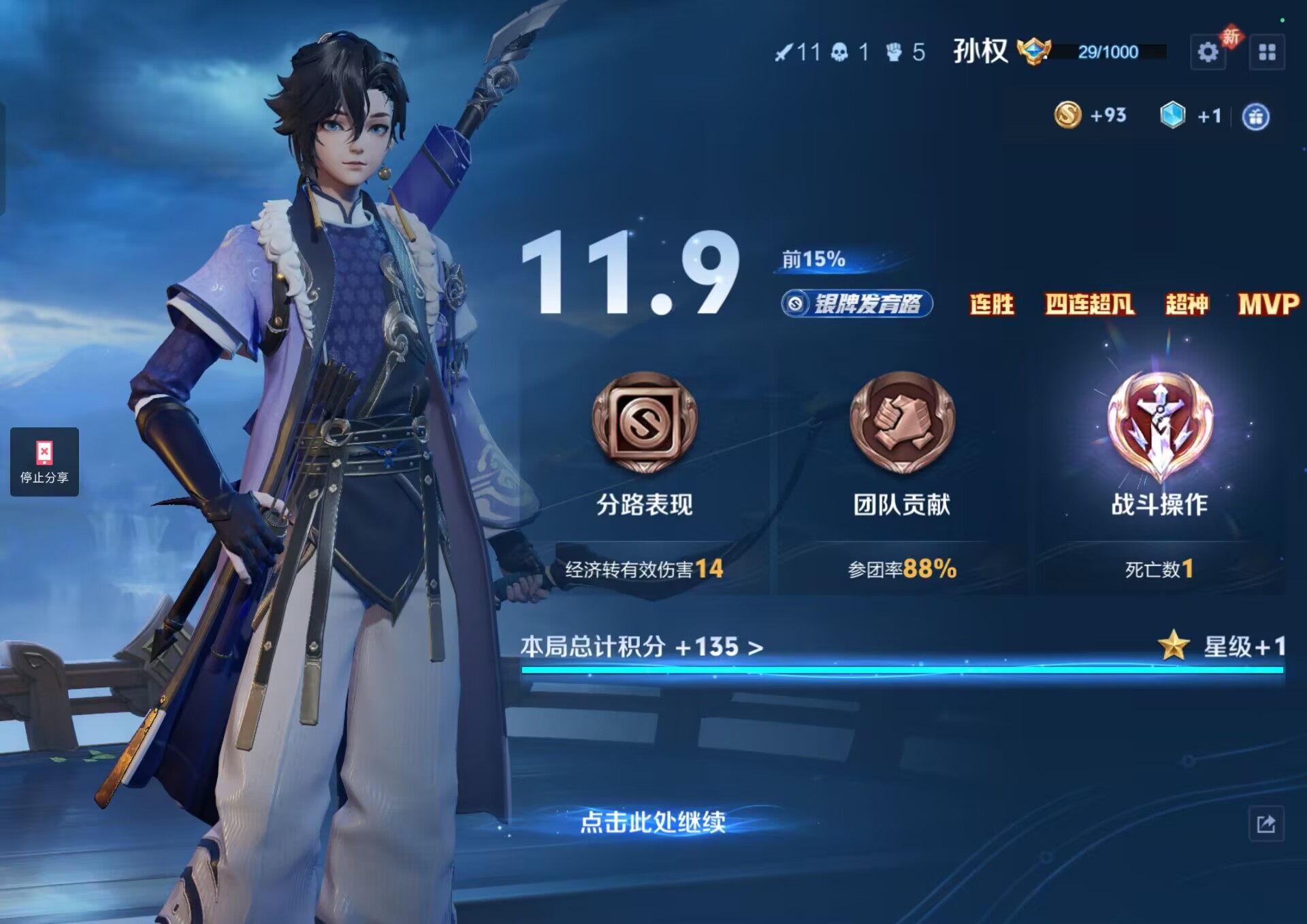The width and height of the screenshot is (1307, 924).
Task: Click the rank badge next to 孙权
Action: (x=1035, y=50)
